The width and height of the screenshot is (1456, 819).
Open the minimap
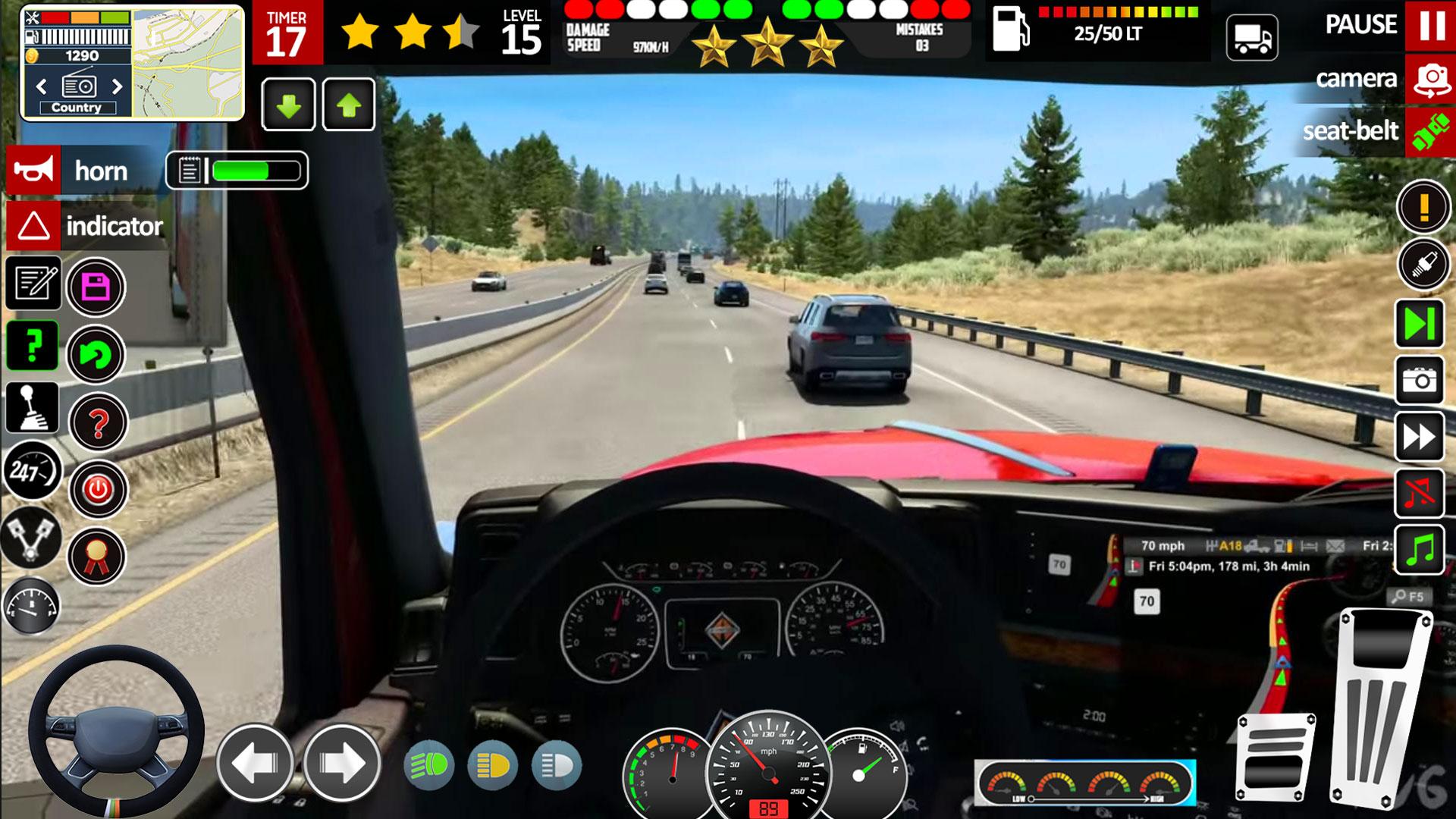pos(188,64)
